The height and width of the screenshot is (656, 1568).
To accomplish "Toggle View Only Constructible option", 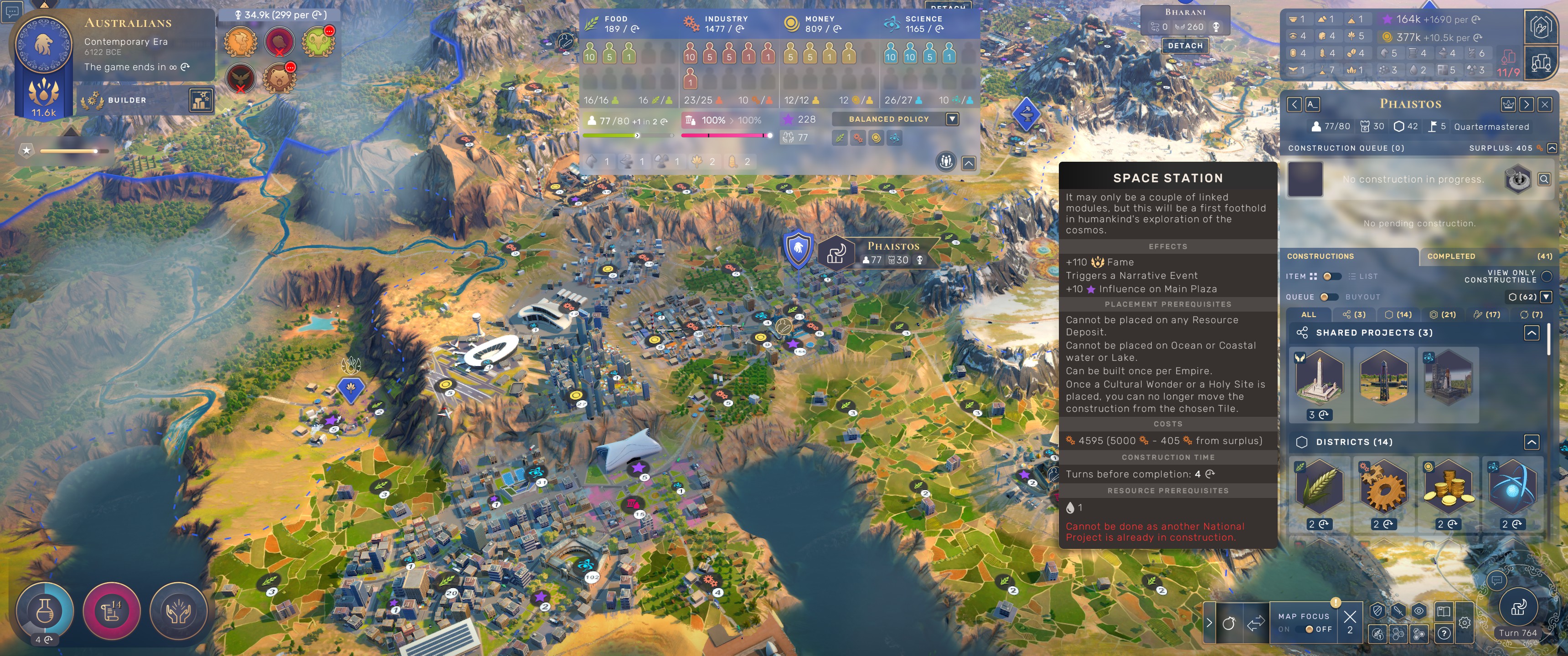I will [x=1547, y=277].
